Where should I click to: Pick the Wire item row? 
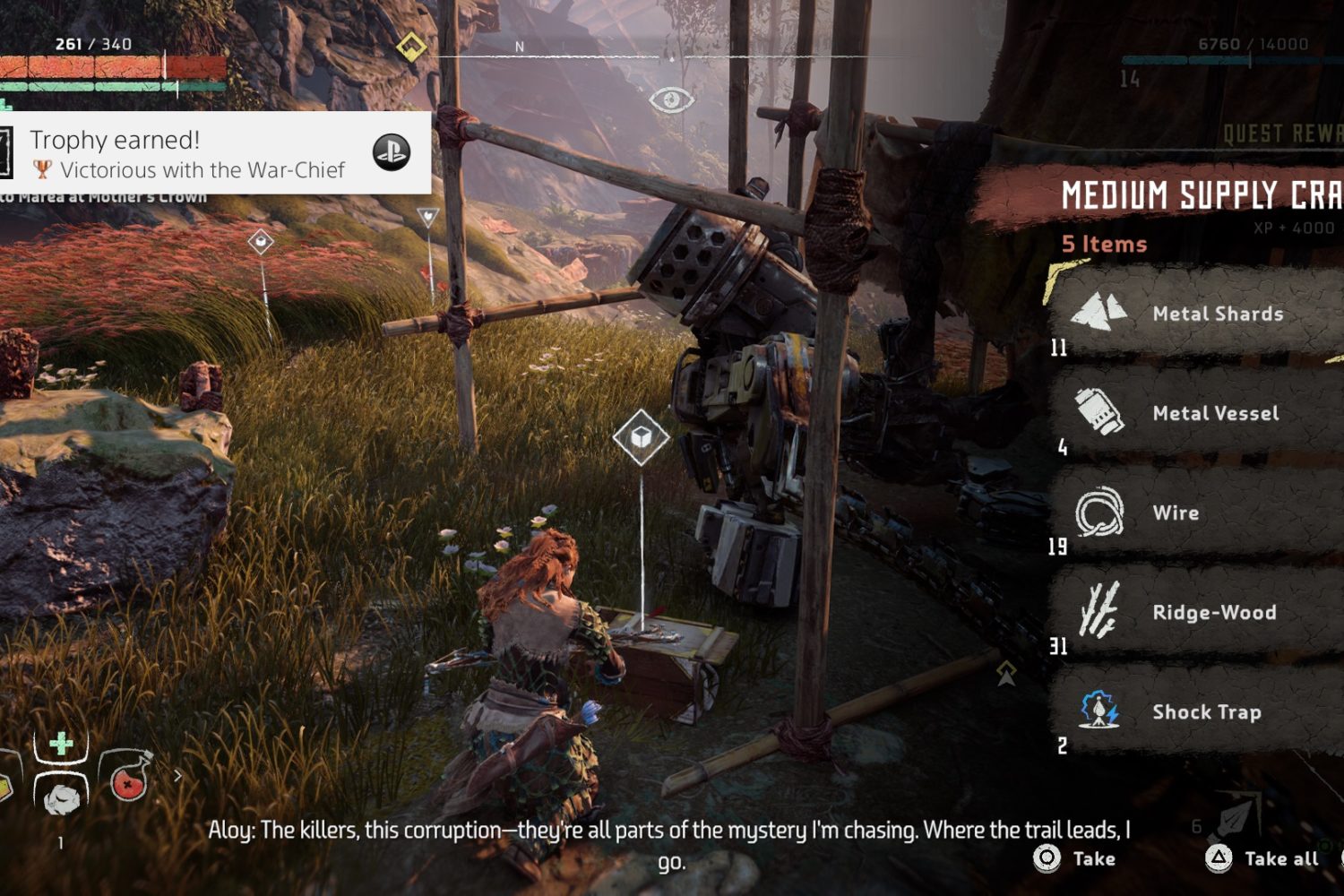click(1201, 513)
